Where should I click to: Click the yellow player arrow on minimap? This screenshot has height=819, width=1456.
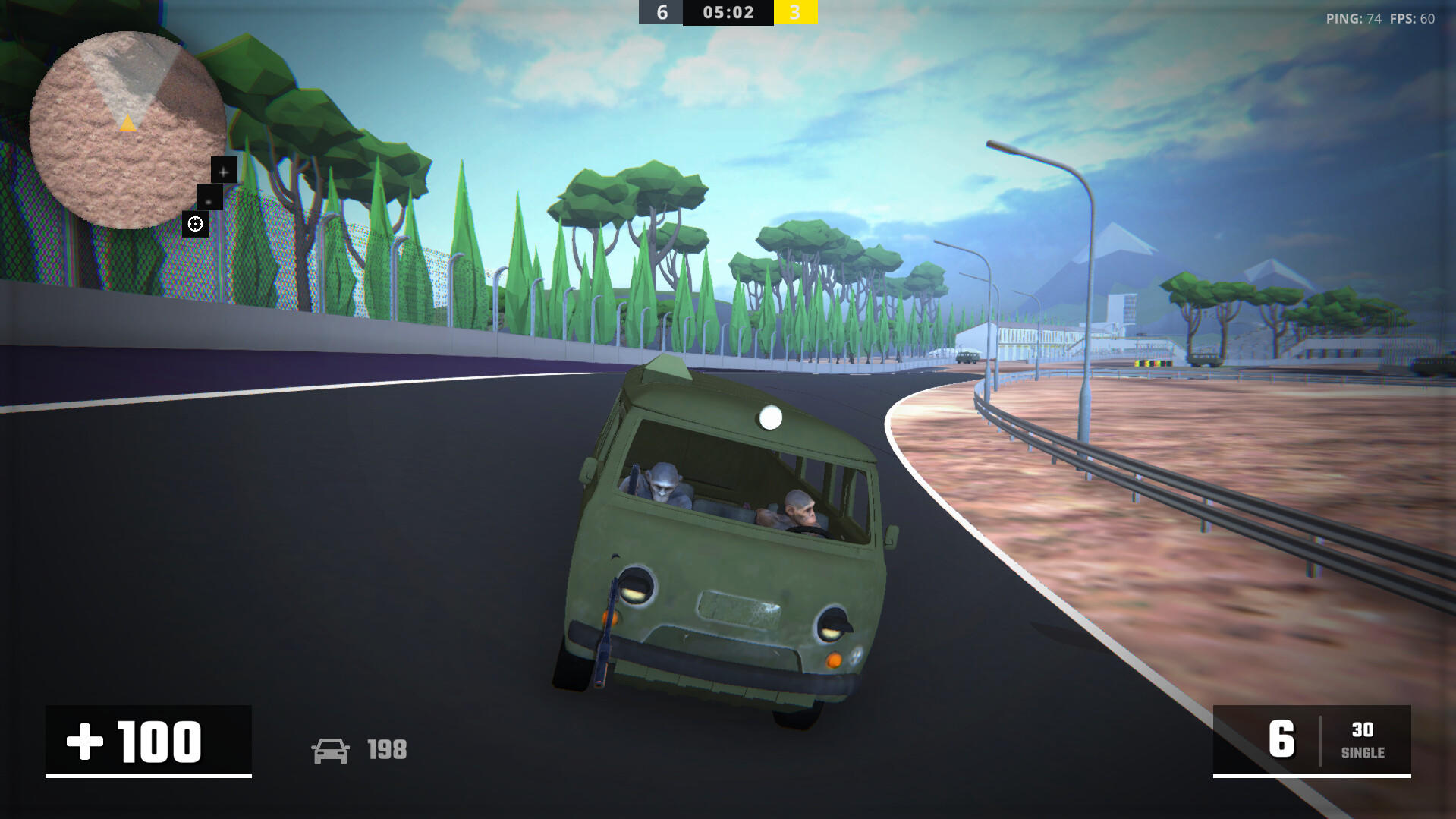[127, 124]
